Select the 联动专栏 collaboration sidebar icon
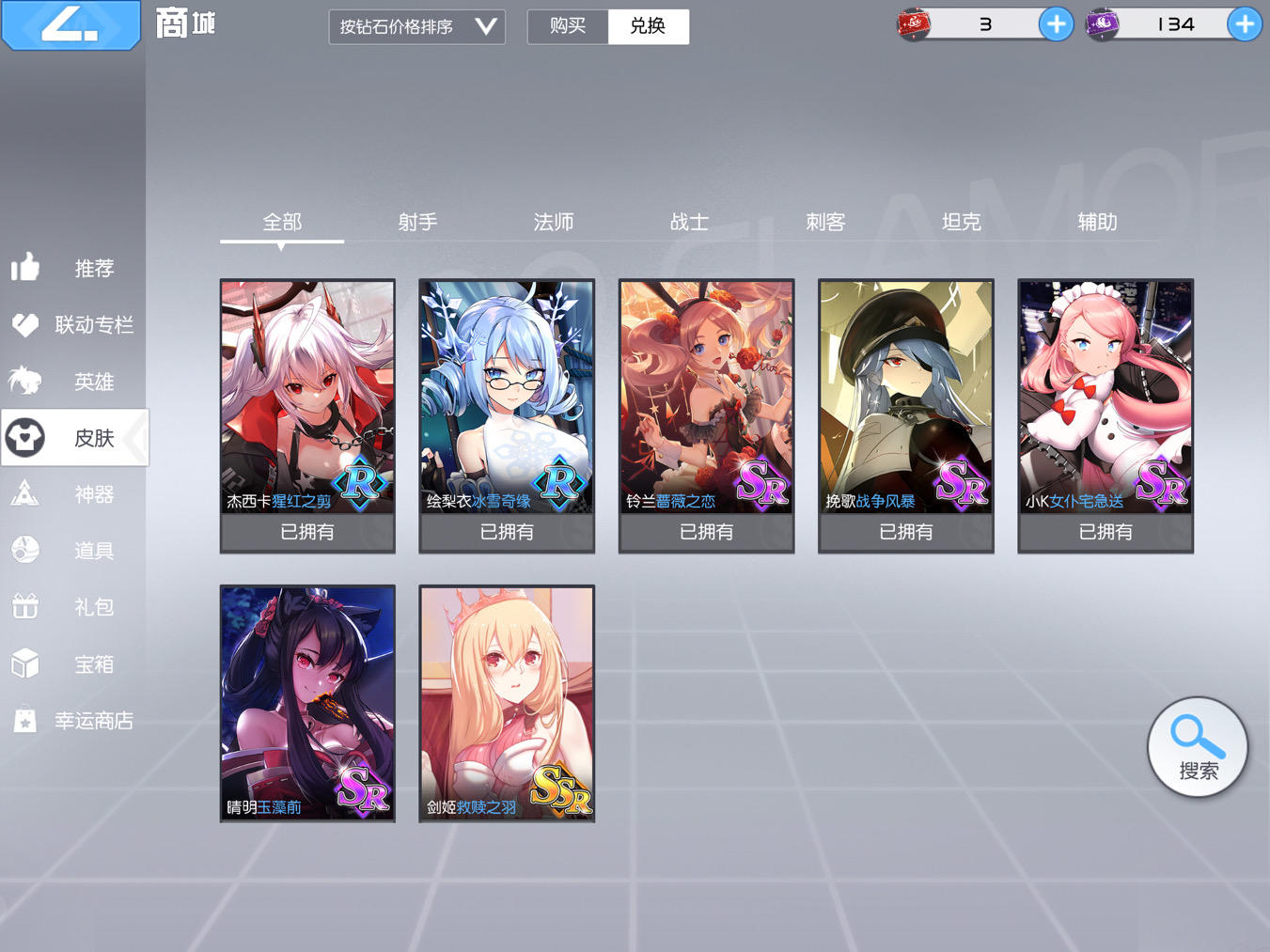This screenshot has height=952, width=1270. 25,324
